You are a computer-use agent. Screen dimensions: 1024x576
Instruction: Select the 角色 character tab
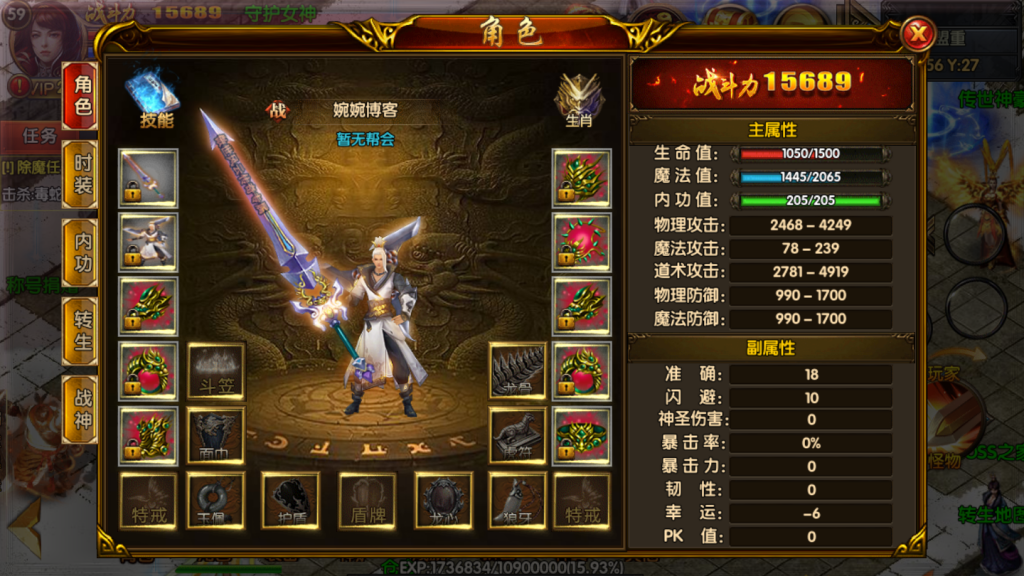point(81,95)
